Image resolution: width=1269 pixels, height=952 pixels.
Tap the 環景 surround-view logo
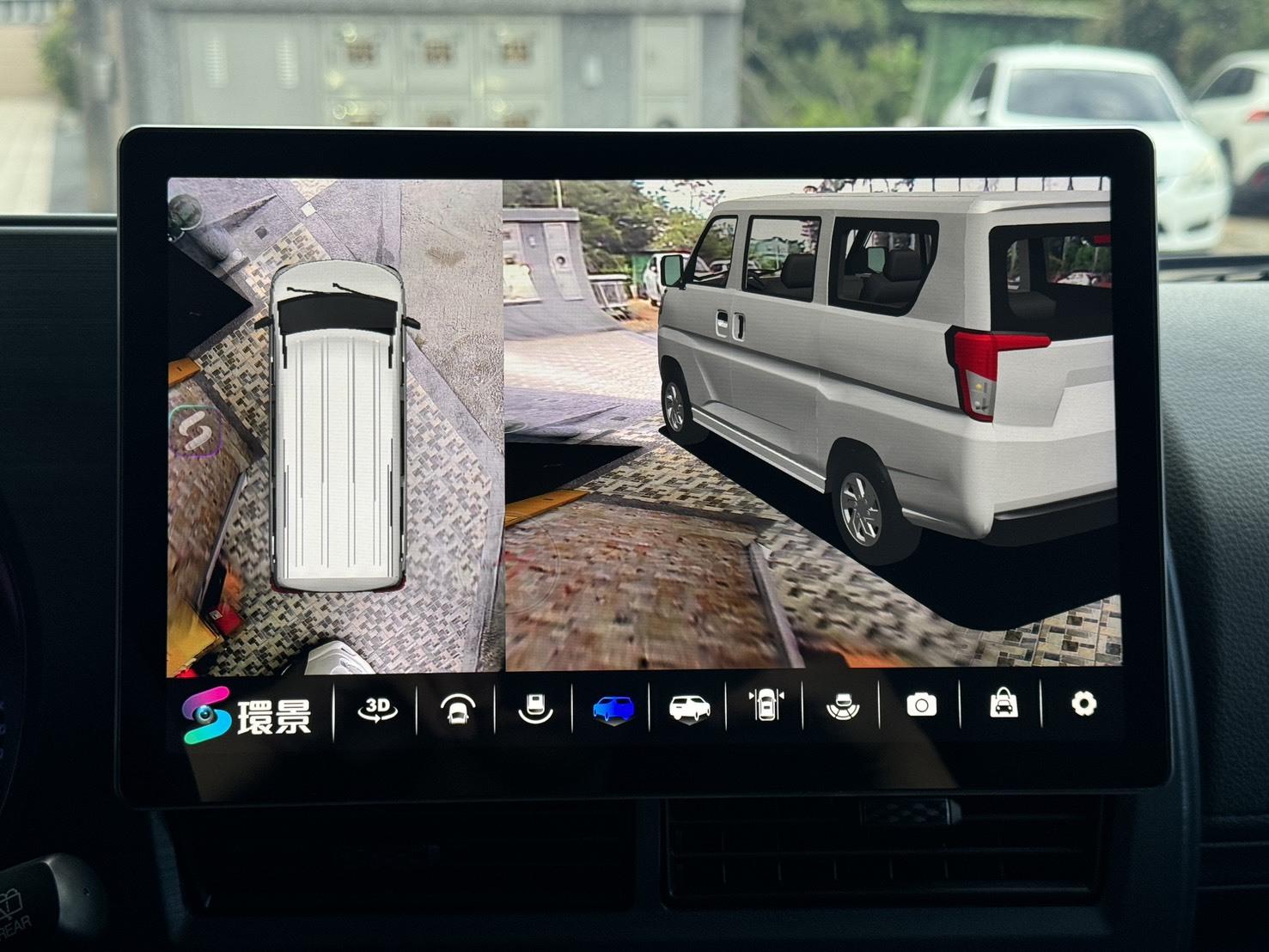247,715
